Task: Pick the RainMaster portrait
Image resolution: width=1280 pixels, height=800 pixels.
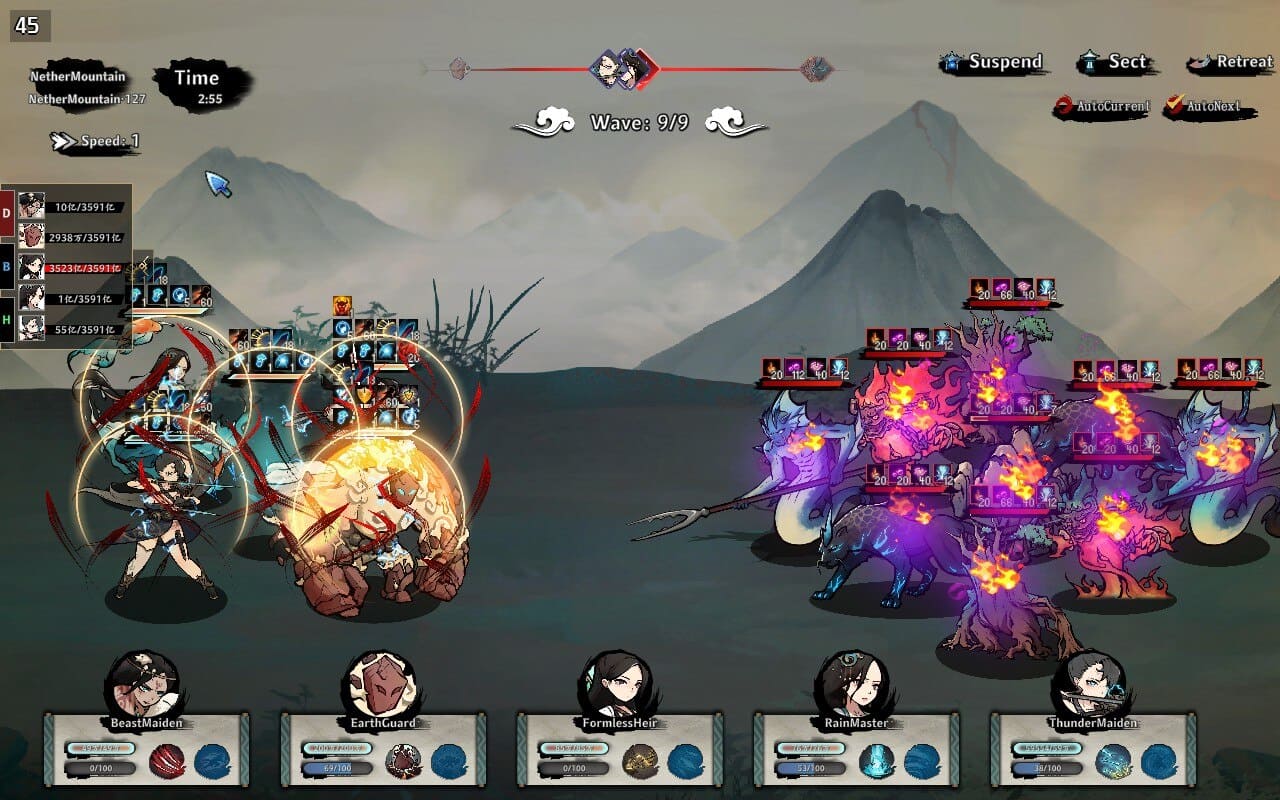Action: [x=853, y=684]
